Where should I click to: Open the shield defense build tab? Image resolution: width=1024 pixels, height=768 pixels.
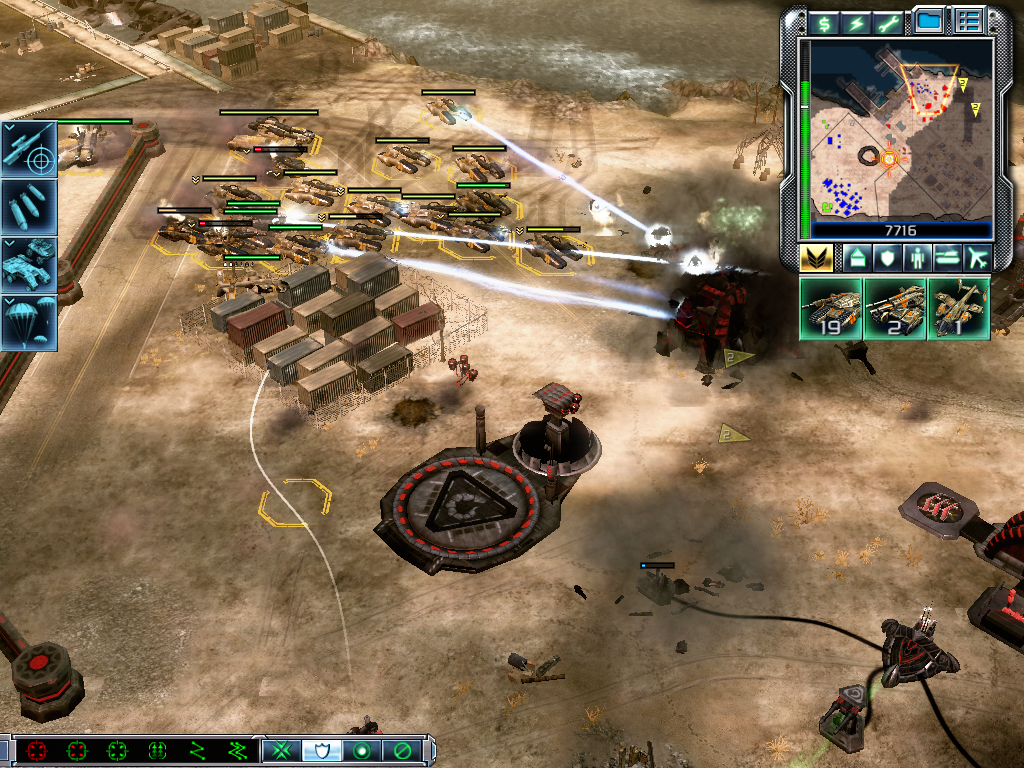[x=887, y=258]
